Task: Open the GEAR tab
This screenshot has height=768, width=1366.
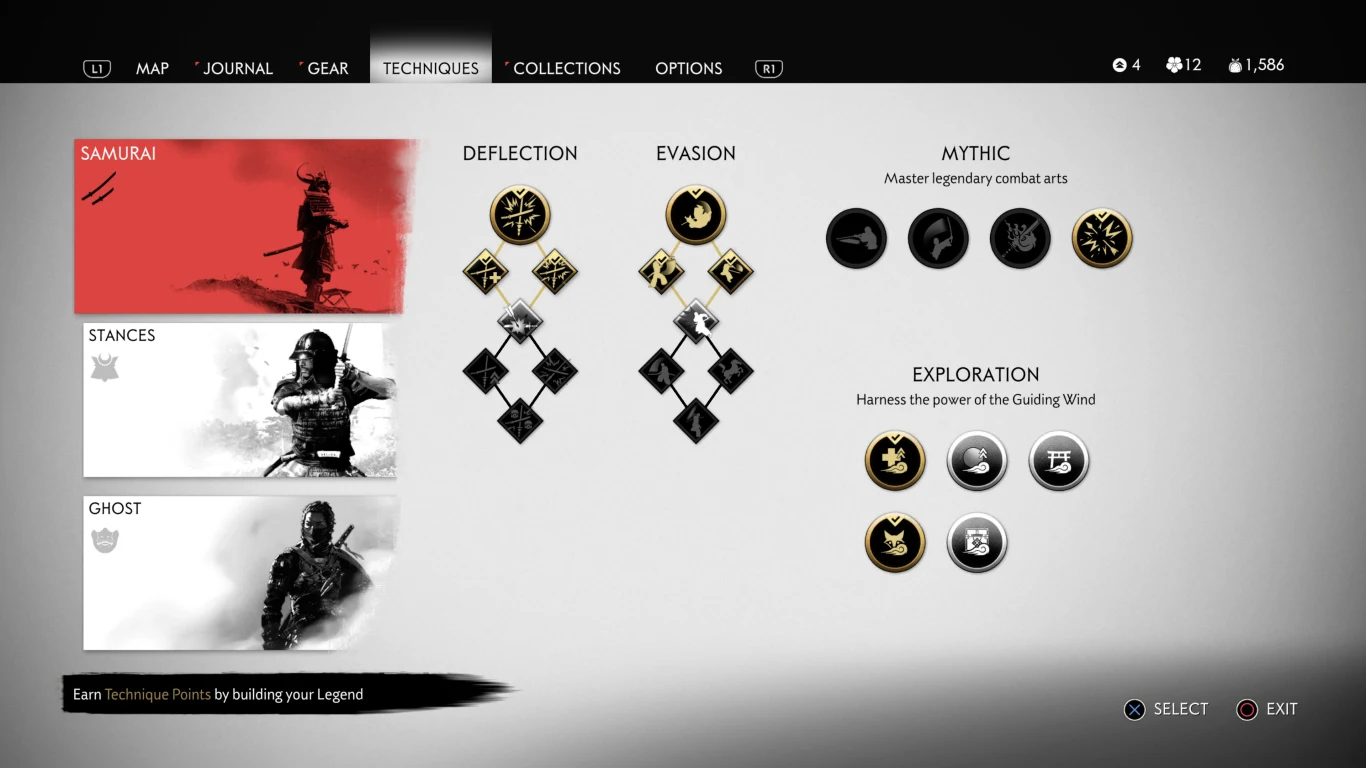Action: (325, 68)
